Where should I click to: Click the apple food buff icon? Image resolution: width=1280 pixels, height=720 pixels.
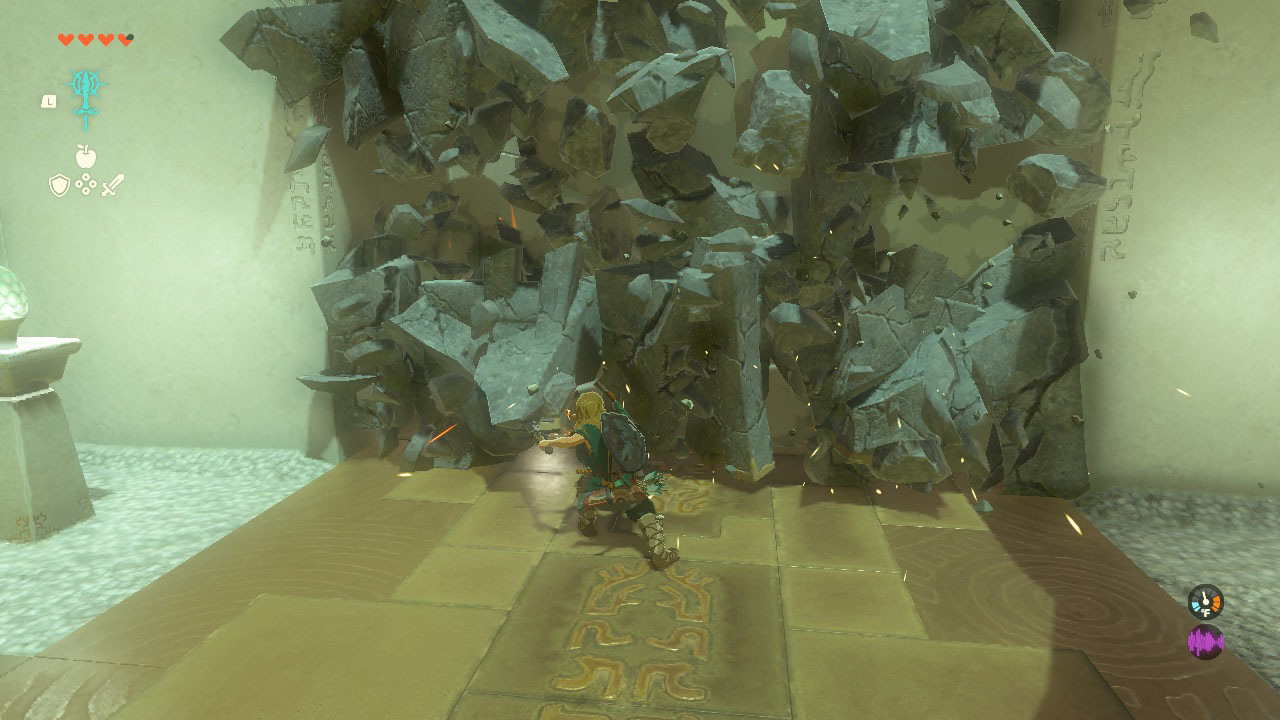[85, 156]
